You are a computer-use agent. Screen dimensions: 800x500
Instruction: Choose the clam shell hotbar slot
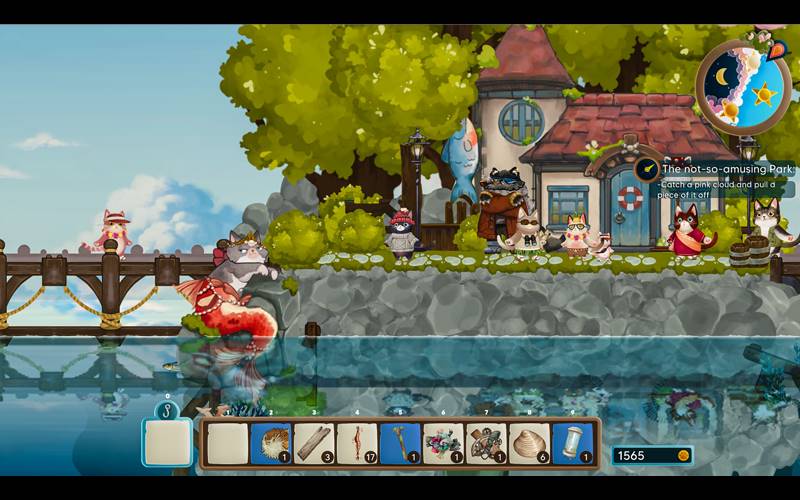click(x=529, y=443)
